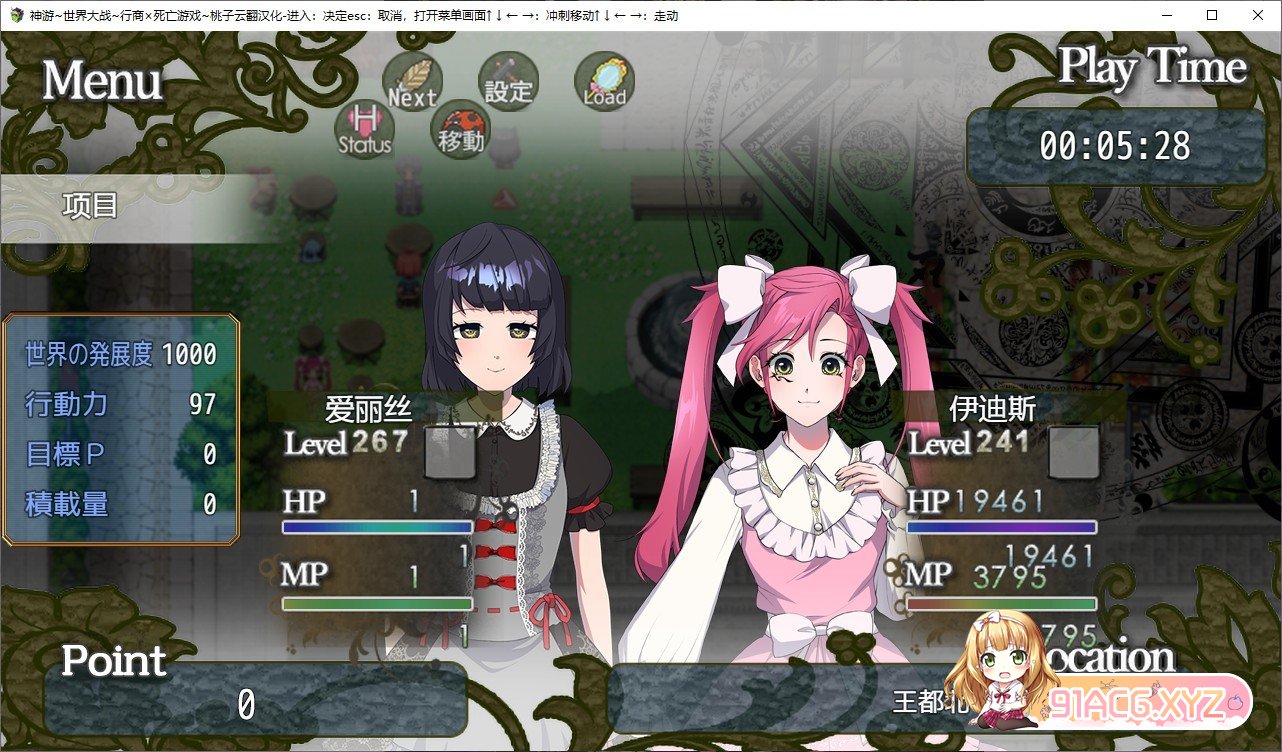Screen dimensions: 1282x752
Task: Open the Next feather menu icon
Action: pyautogui.click(x=412, y=82)
